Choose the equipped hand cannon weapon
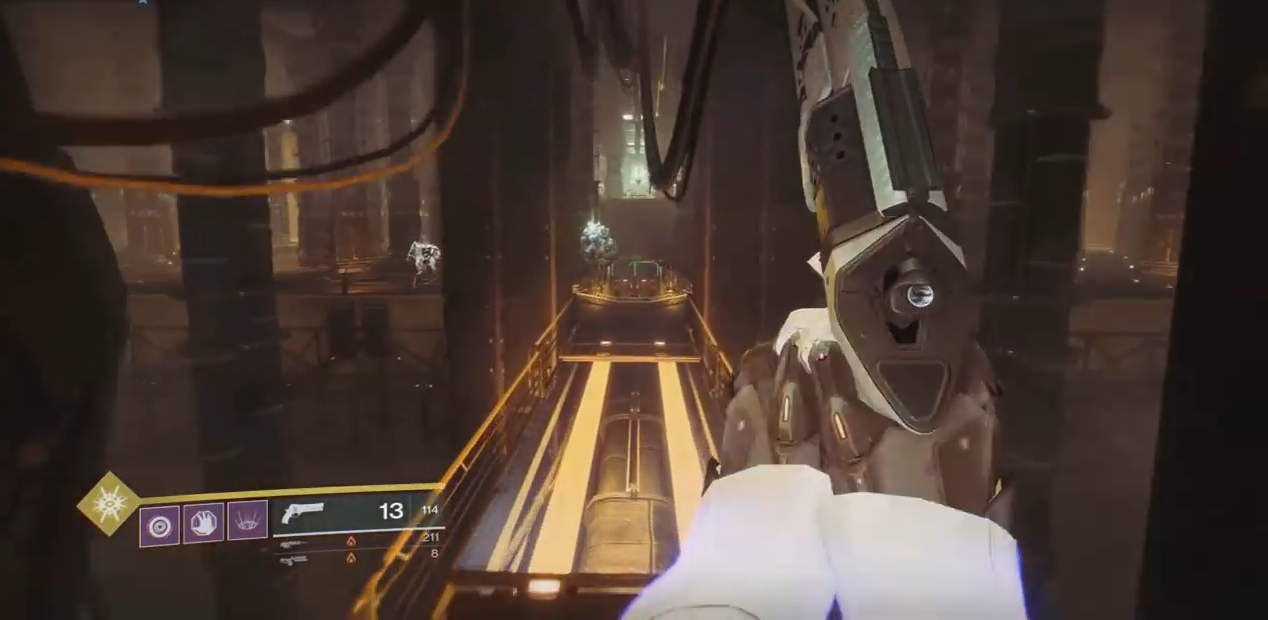Viewport: 1268px width, 620px height. coord(303,511)
